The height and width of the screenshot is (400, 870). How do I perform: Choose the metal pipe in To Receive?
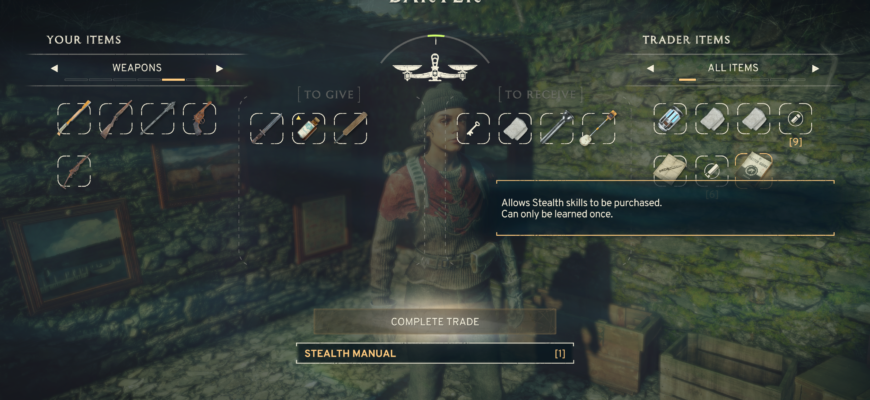(558, 127)
